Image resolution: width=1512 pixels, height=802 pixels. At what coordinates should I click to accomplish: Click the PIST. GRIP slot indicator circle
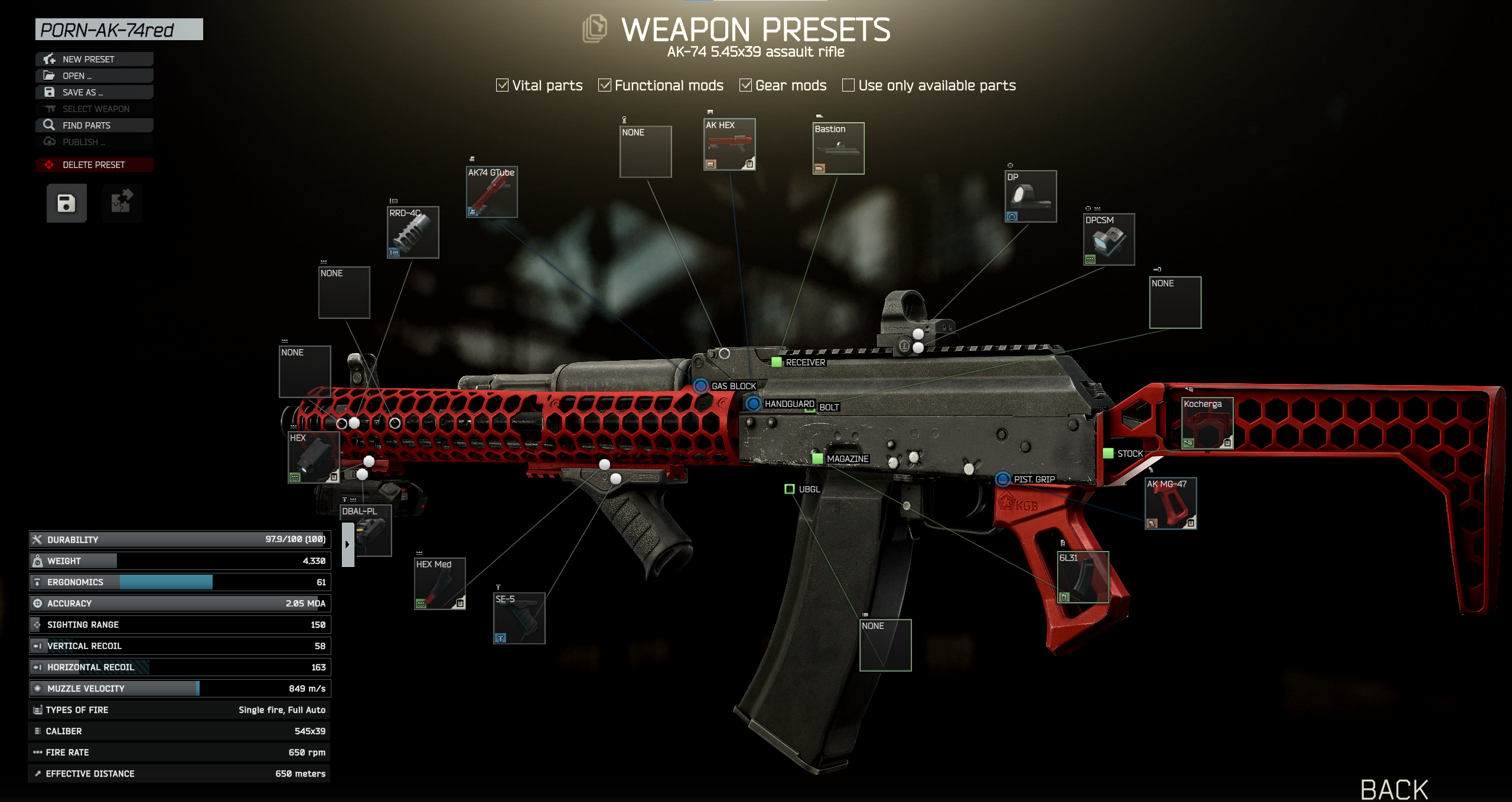(x=1002, y=479)
